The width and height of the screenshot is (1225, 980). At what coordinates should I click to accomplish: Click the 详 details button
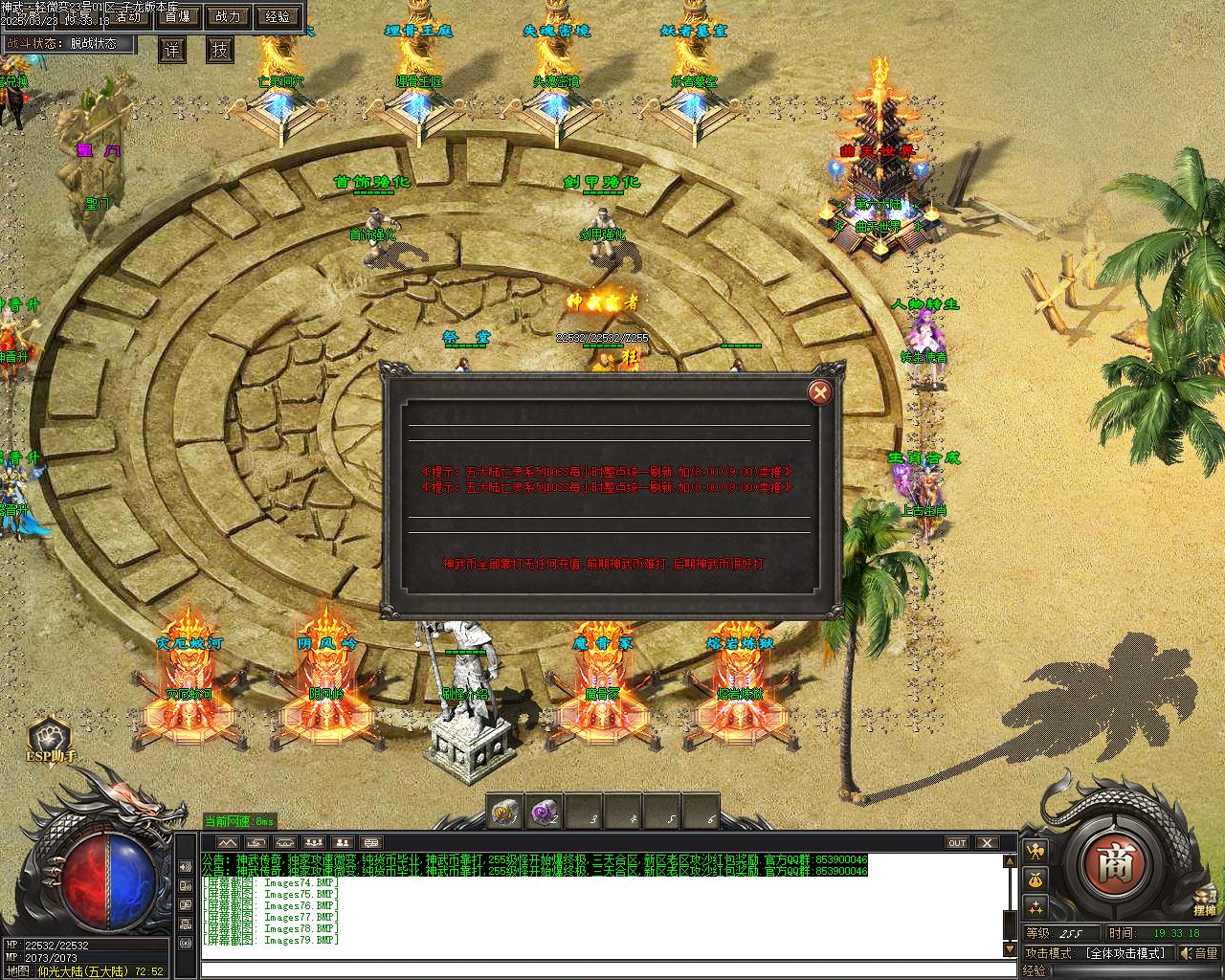pos(172,50)
